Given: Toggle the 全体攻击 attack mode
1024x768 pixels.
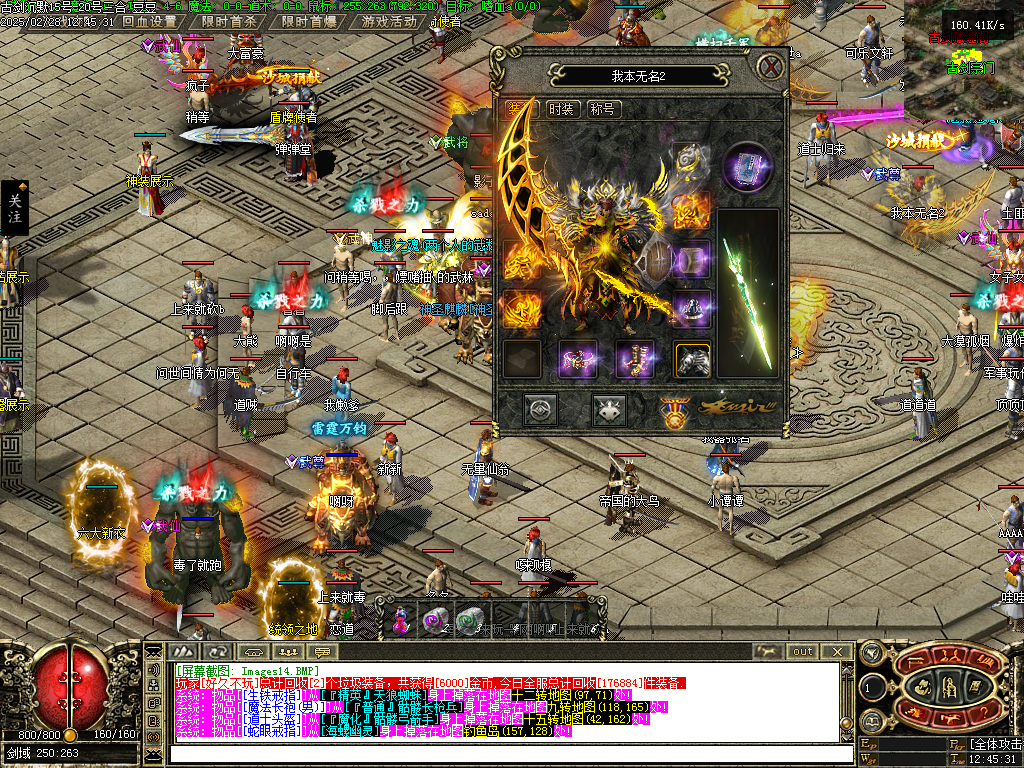Looking at the screenshot, I should 995,744.
